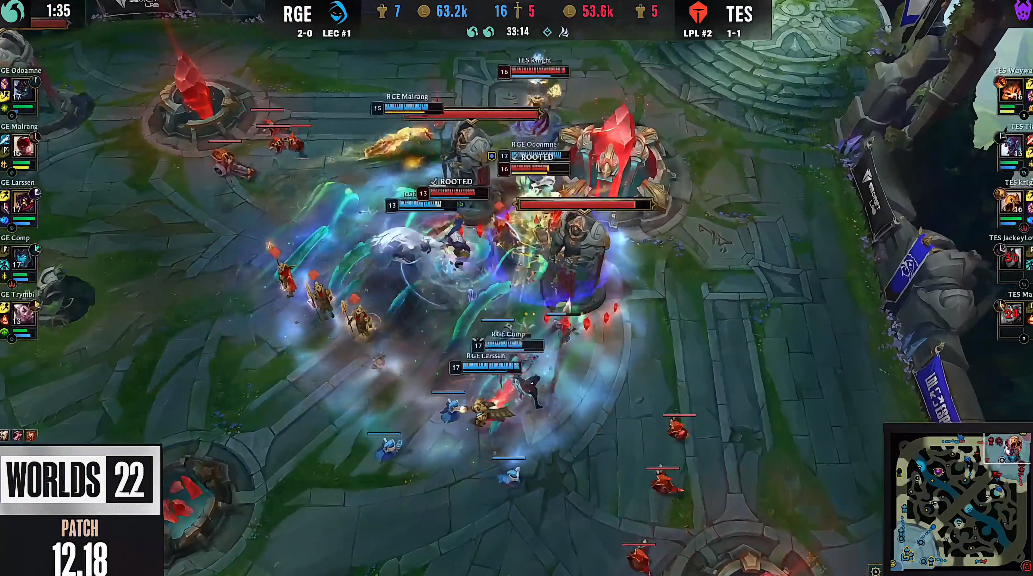The height and width of the screenshot is (576, 1033).
Task: Click the Worlds 22 broadcast logo
Action: tap(80, 482)
